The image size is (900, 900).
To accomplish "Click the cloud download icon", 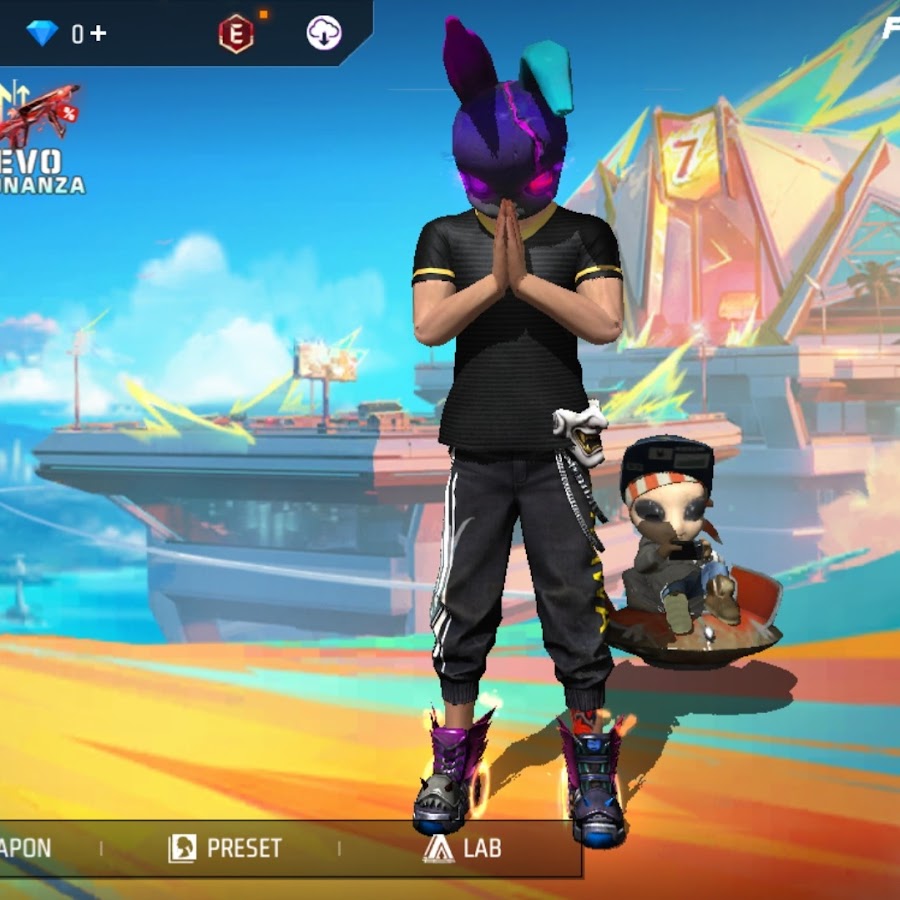I will tap(324, 34).
